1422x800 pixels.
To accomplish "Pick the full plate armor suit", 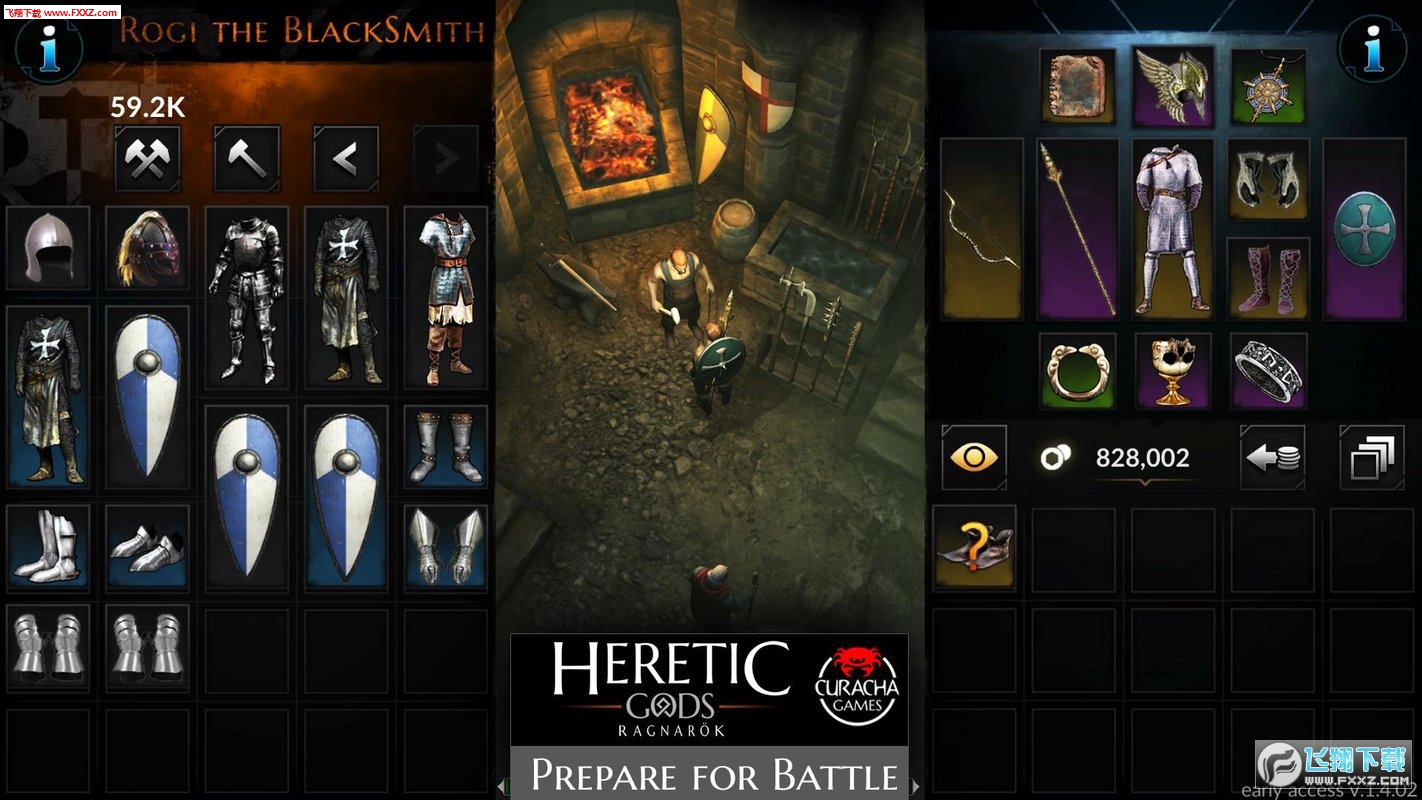I will click(246, 298).
